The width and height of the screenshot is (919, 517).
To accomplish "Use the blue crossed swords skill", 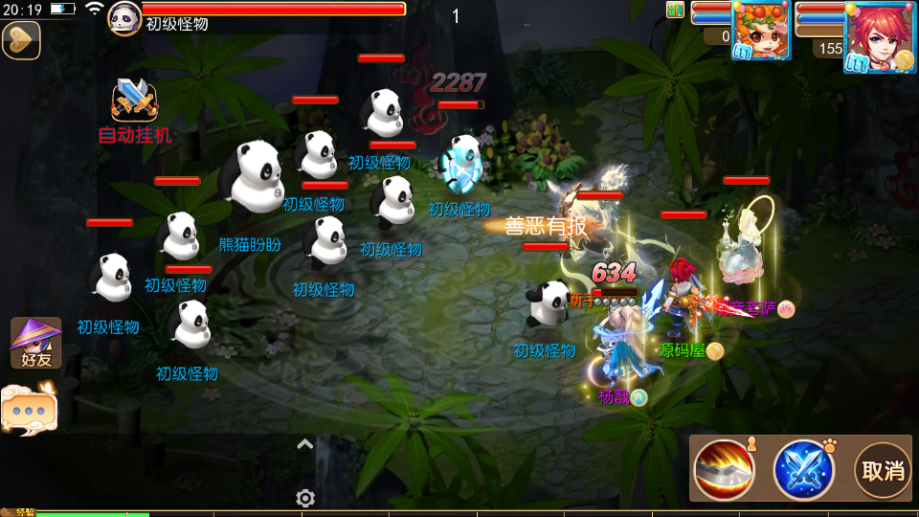I will [803, 469].
